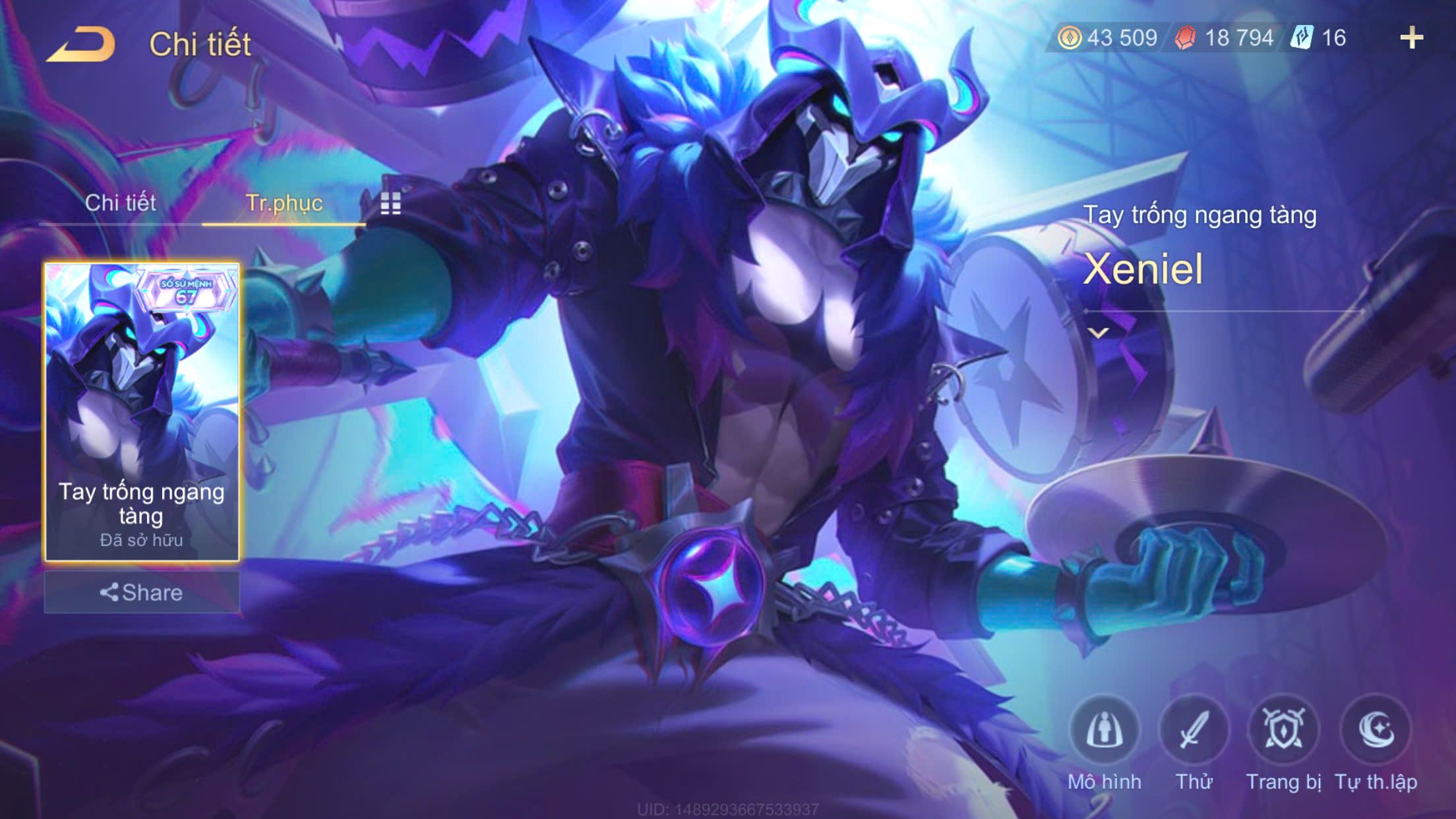Select the Tay trống ngang tàng skin card
The height and width of the screenshot is (819, 1456).
[x=142, y=411]
